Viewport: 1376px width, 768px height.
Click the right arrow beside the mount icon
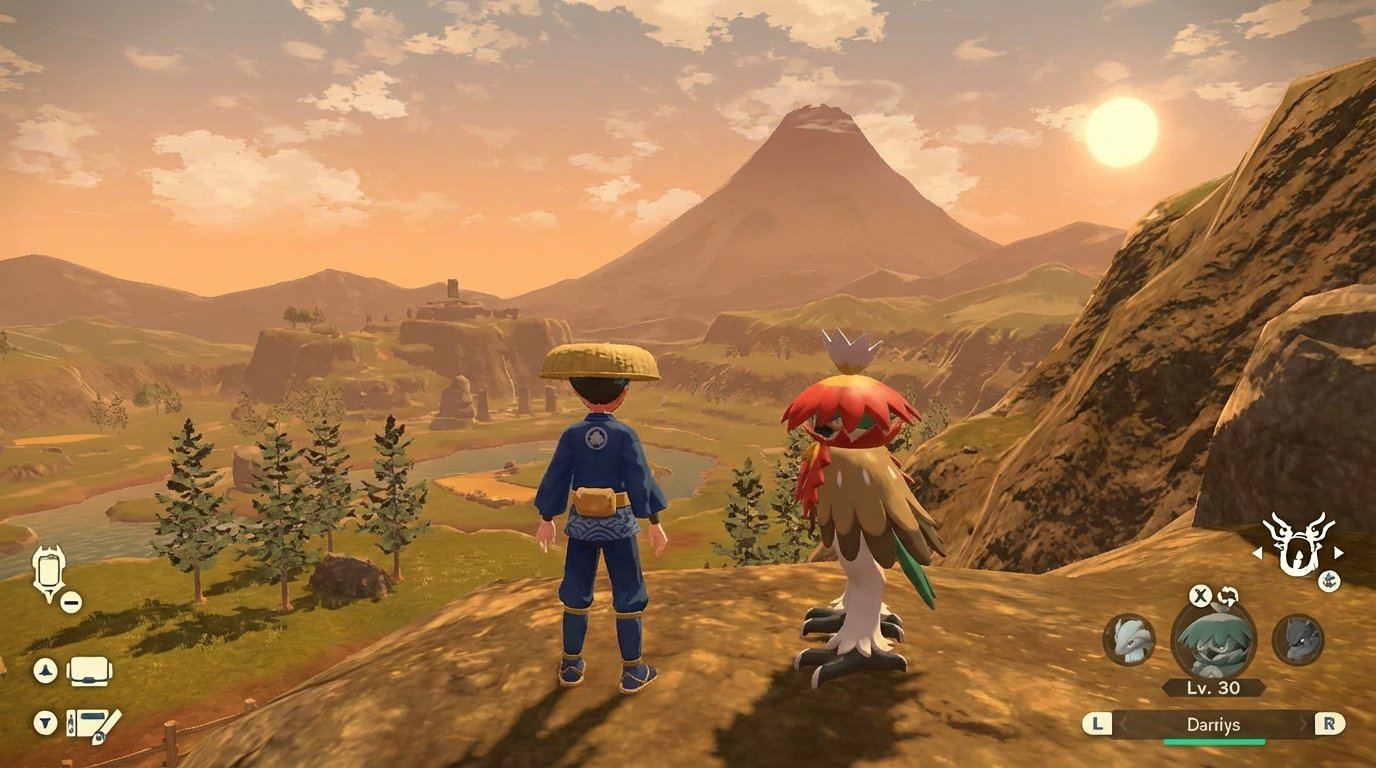1337,552
